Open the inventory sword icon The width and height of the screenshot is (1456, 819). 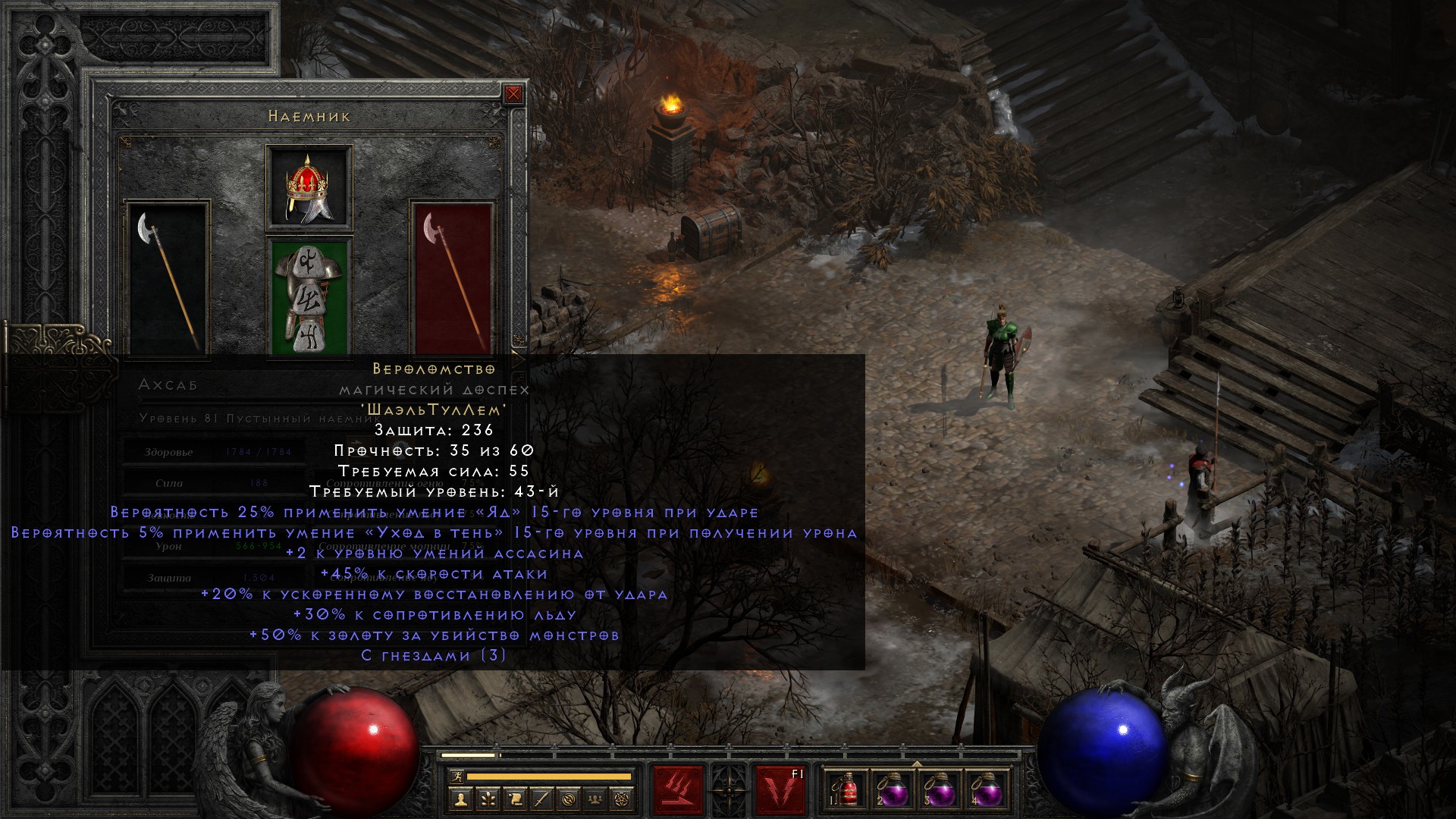pyautogui.click(x=542, y=799)
